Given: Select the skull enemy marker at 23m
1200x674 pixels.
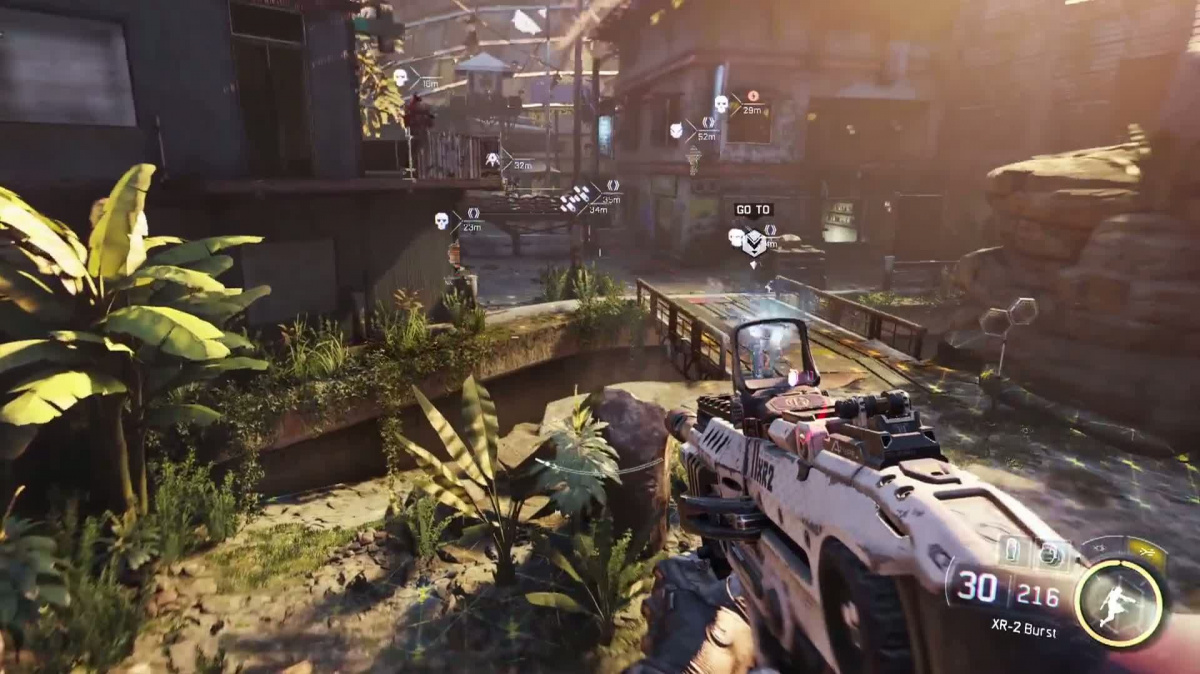Looking at the screenshot, I should pos(441,220).
